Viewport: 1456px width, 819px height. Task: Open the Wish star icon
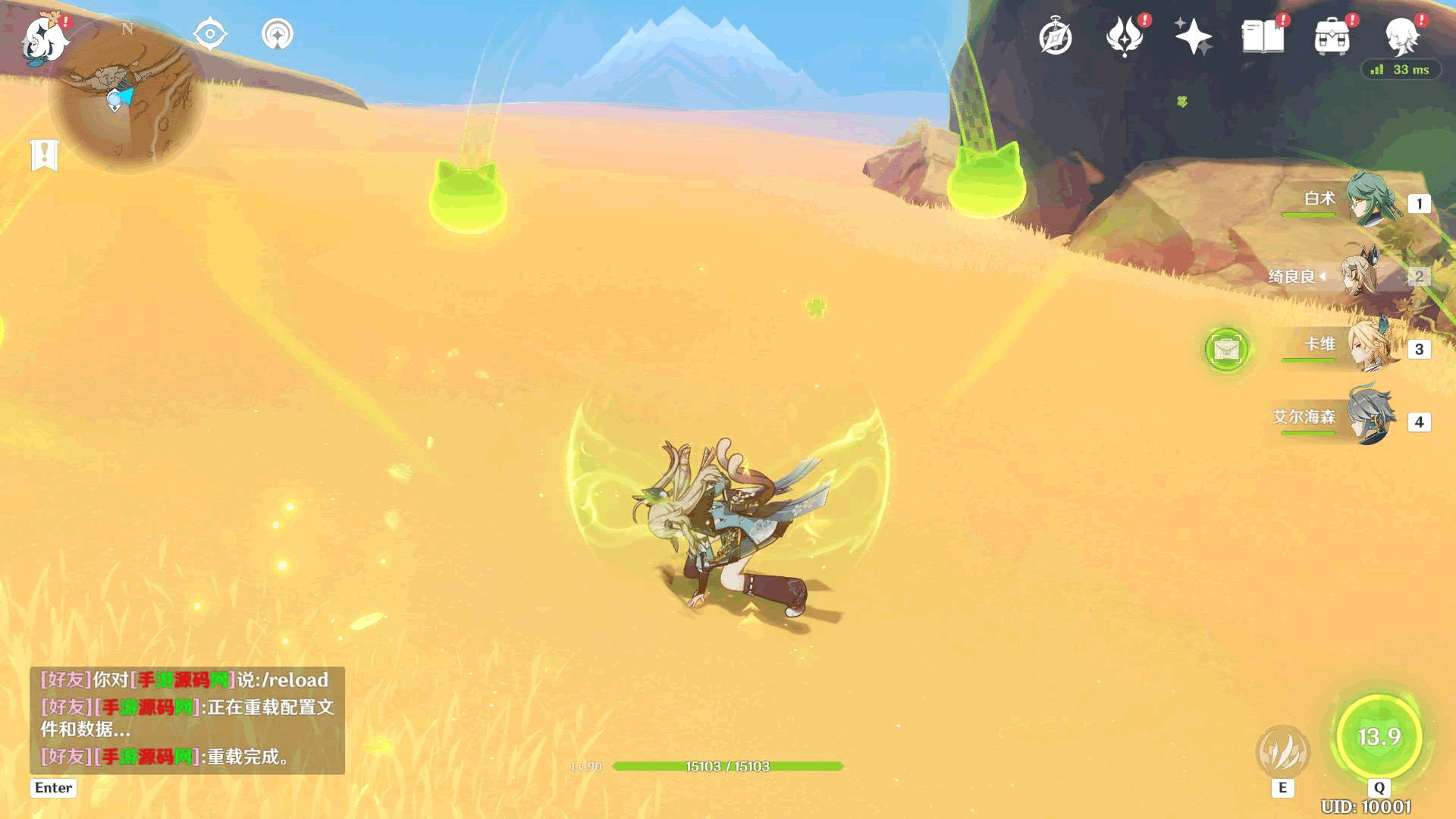pos(1193,36)
